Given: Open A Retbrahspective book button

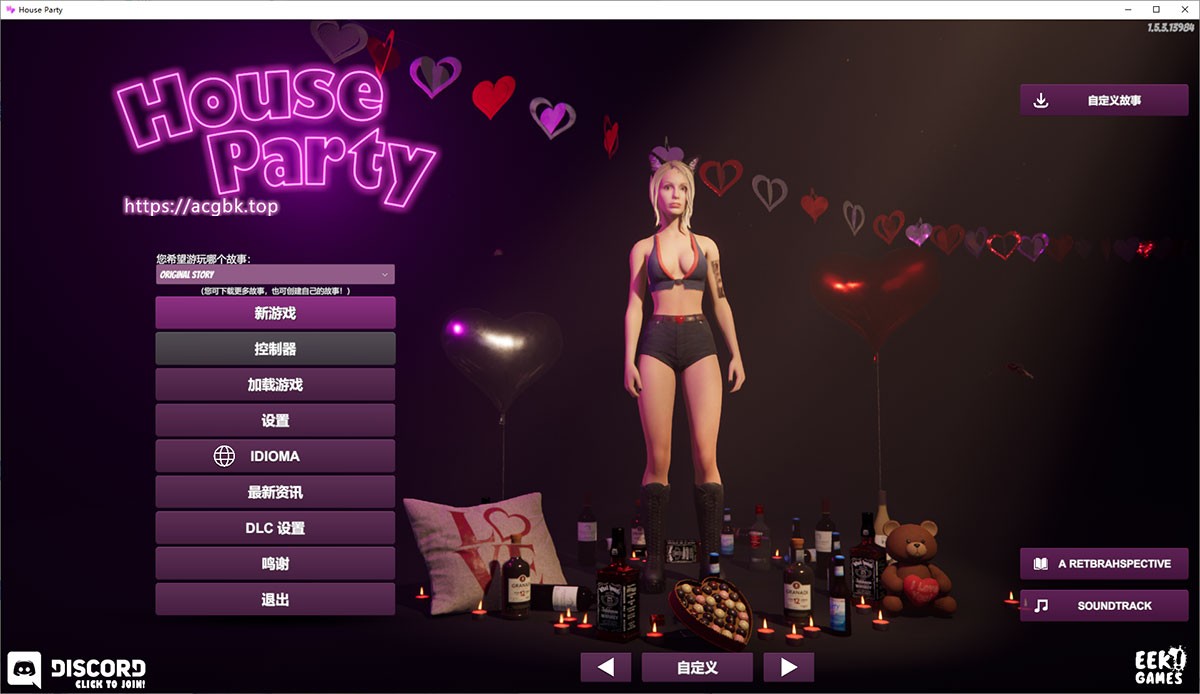Looking at the screenshot, I should [x=1103, y=564].
